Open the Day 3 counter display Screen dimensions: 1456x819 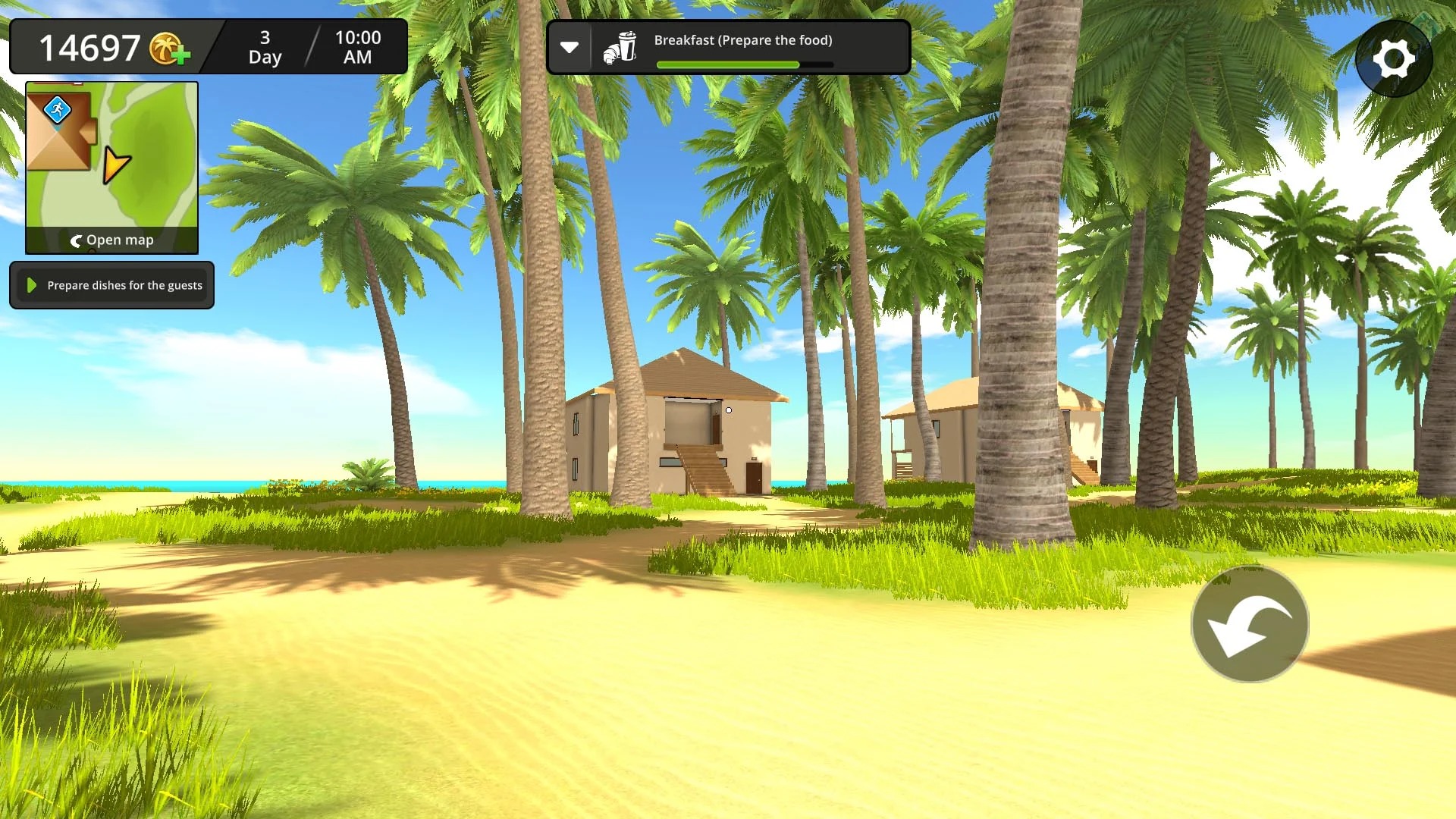click(x=265, y=47)
